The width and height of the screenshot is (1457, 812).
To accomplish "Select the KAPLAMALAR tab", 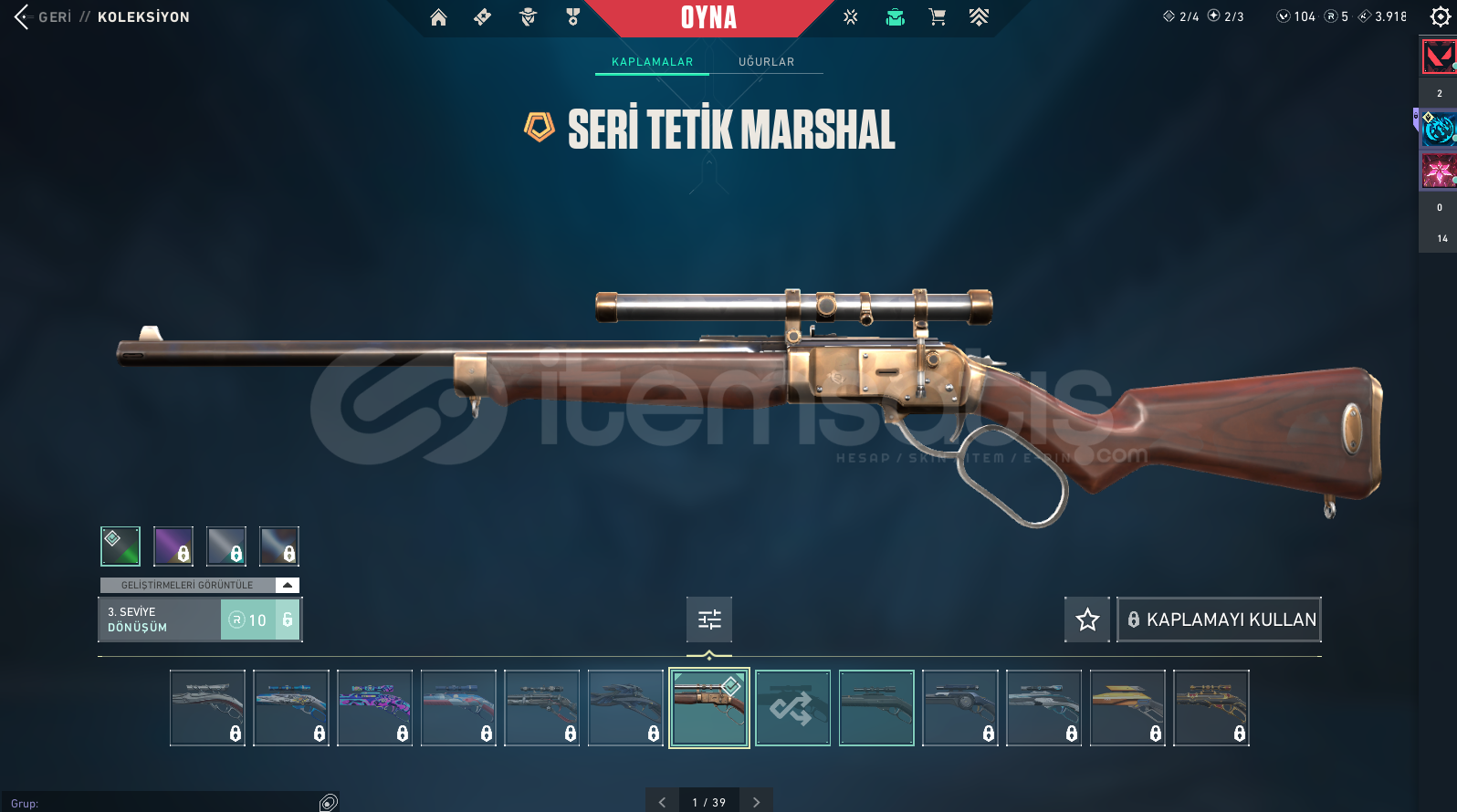I will 652,62.
